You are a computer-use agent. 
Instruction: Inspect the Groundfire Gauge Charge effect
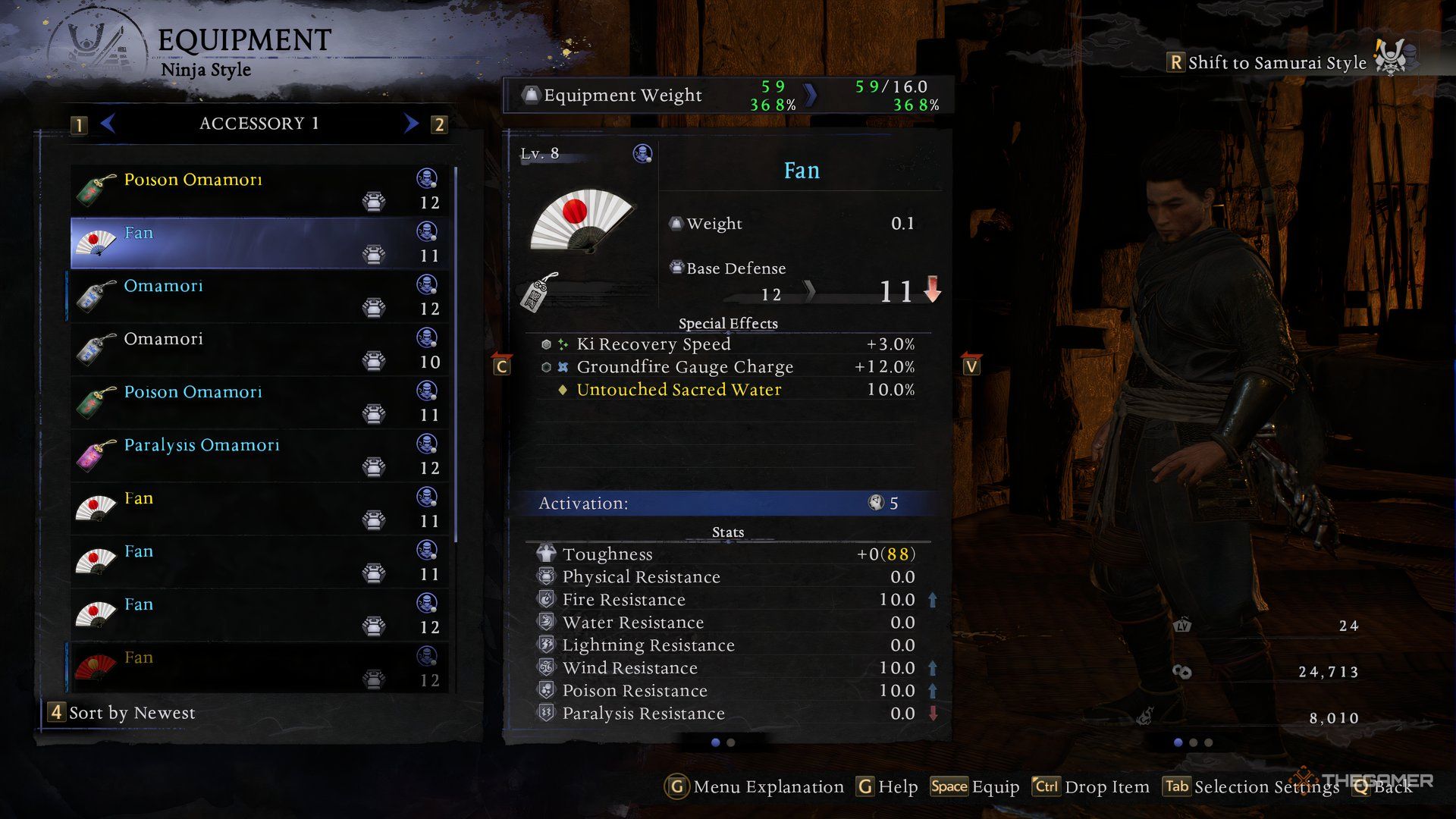684,367
